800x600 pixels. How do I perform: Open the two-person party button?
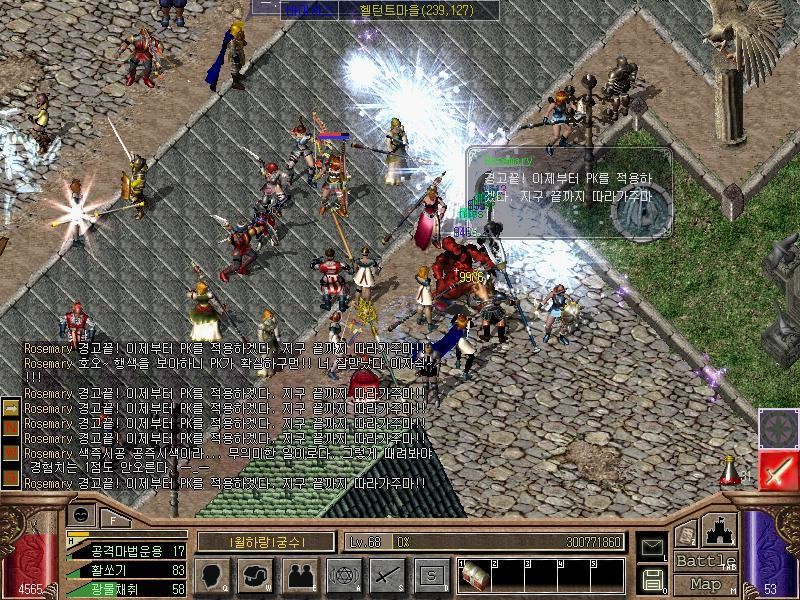pos(299,575)
